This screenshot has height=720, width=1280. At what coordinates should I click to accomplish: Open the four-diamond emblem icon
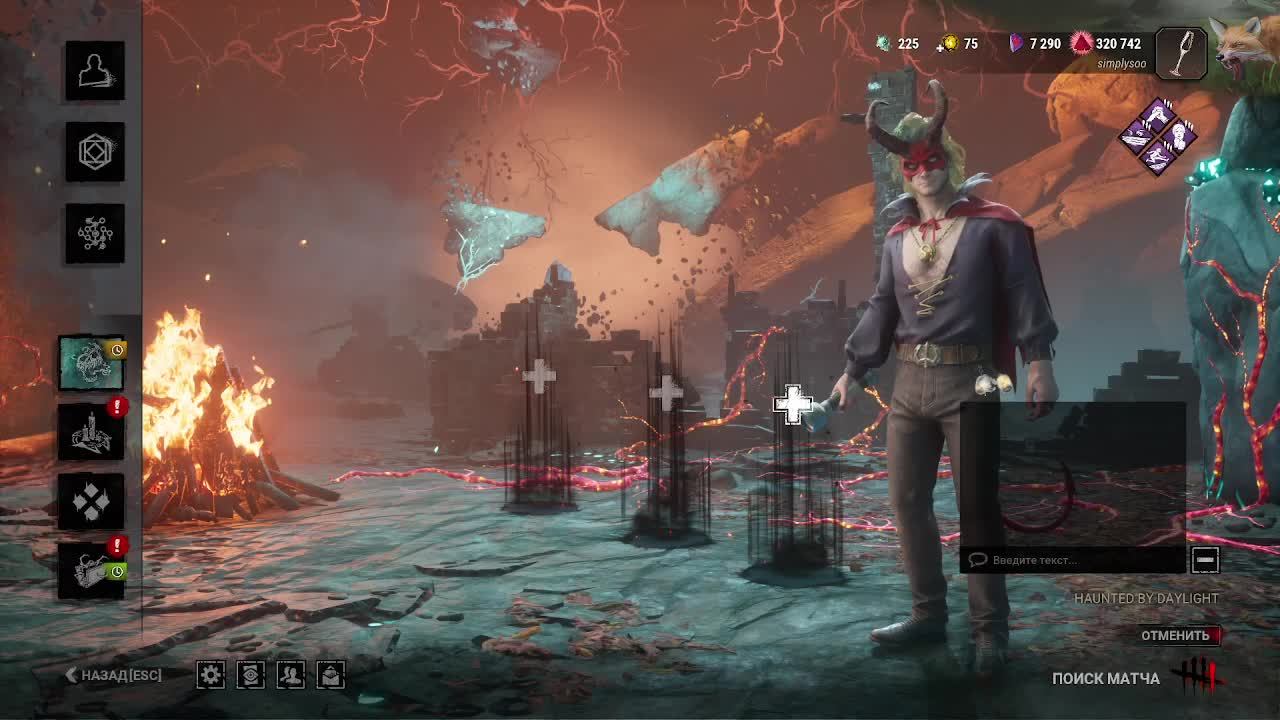tap(91, 501)
